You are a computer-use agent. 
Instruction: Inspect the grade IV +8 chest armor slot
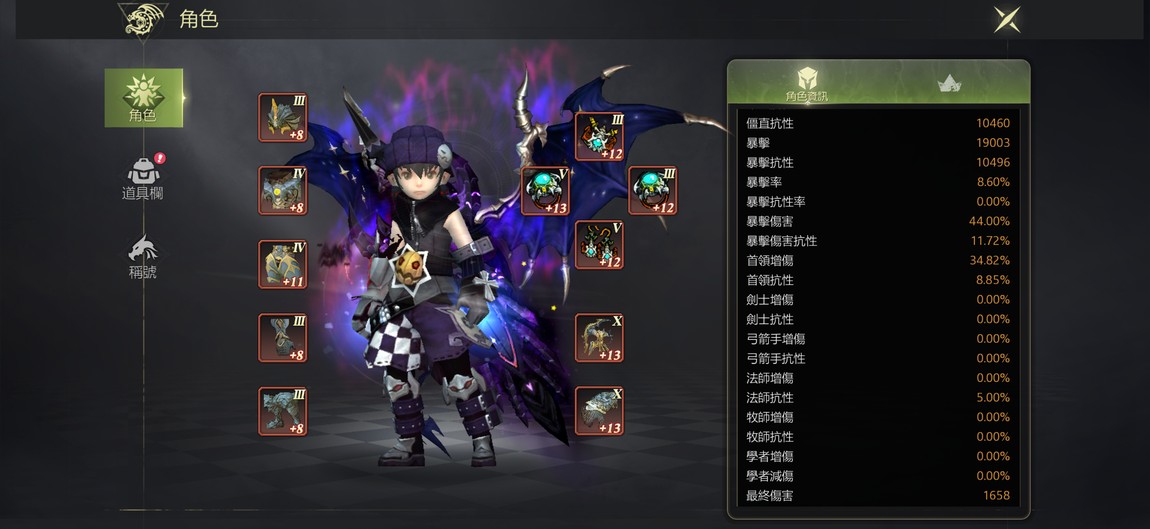(x=283, y=191)
